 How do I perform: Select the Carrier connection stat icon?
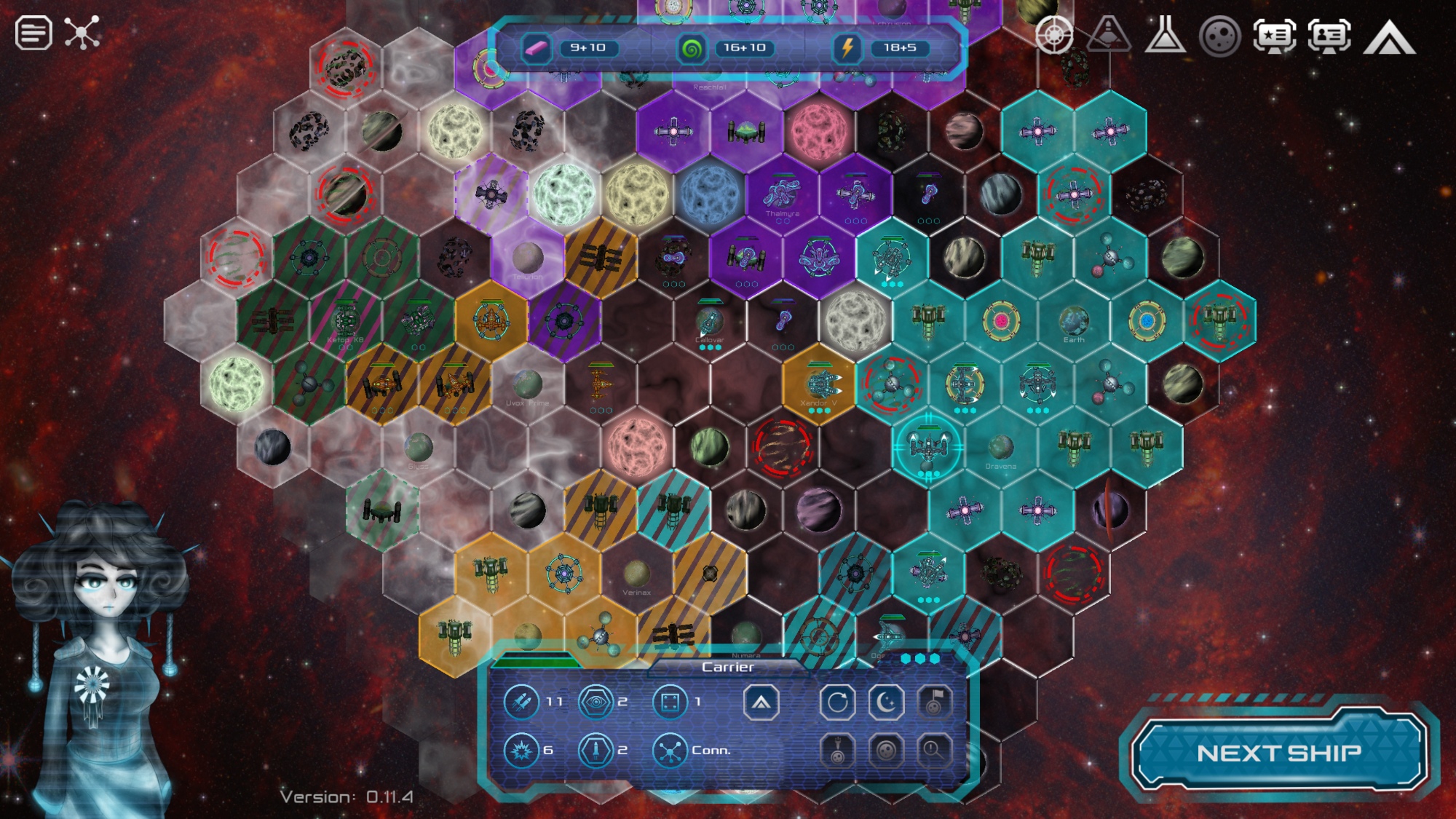(669, 751)
